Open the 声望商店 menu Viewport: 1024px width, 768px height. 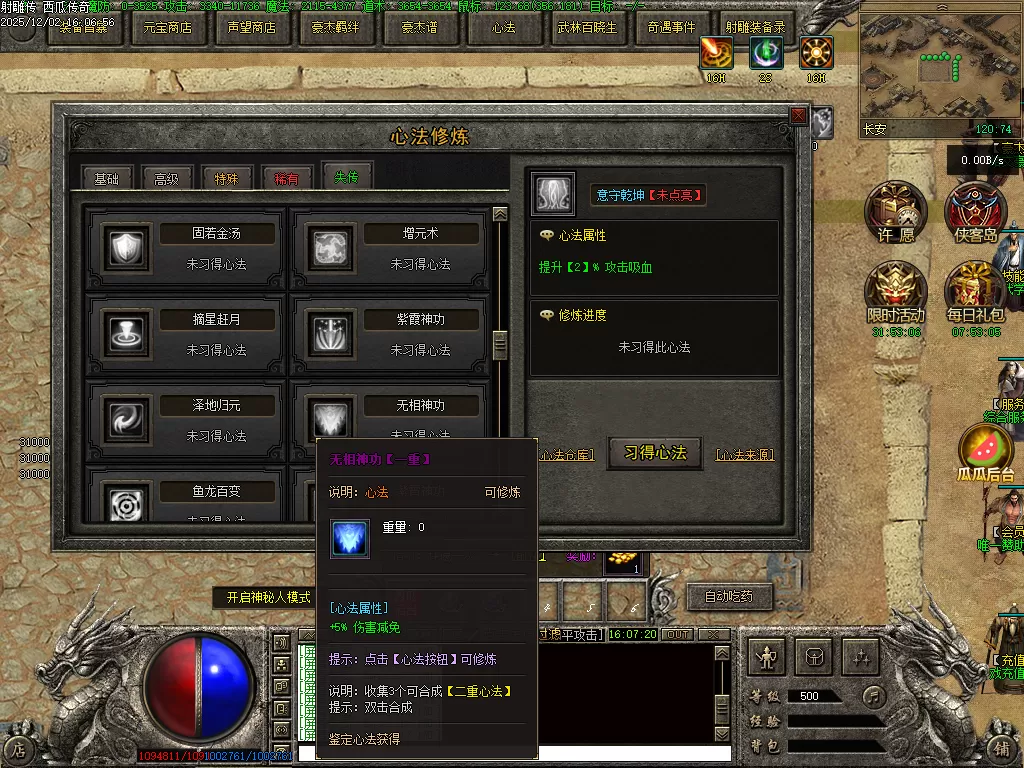coord(252,28)
